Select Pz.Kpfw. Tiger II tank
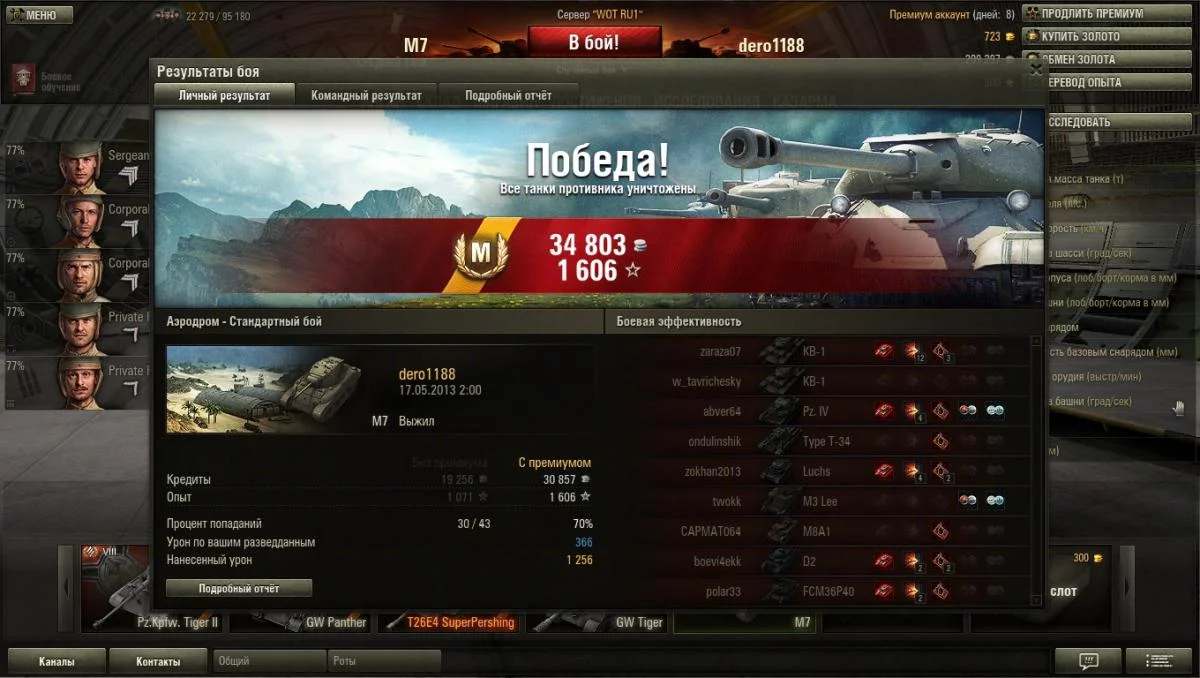 click(152, 622)
